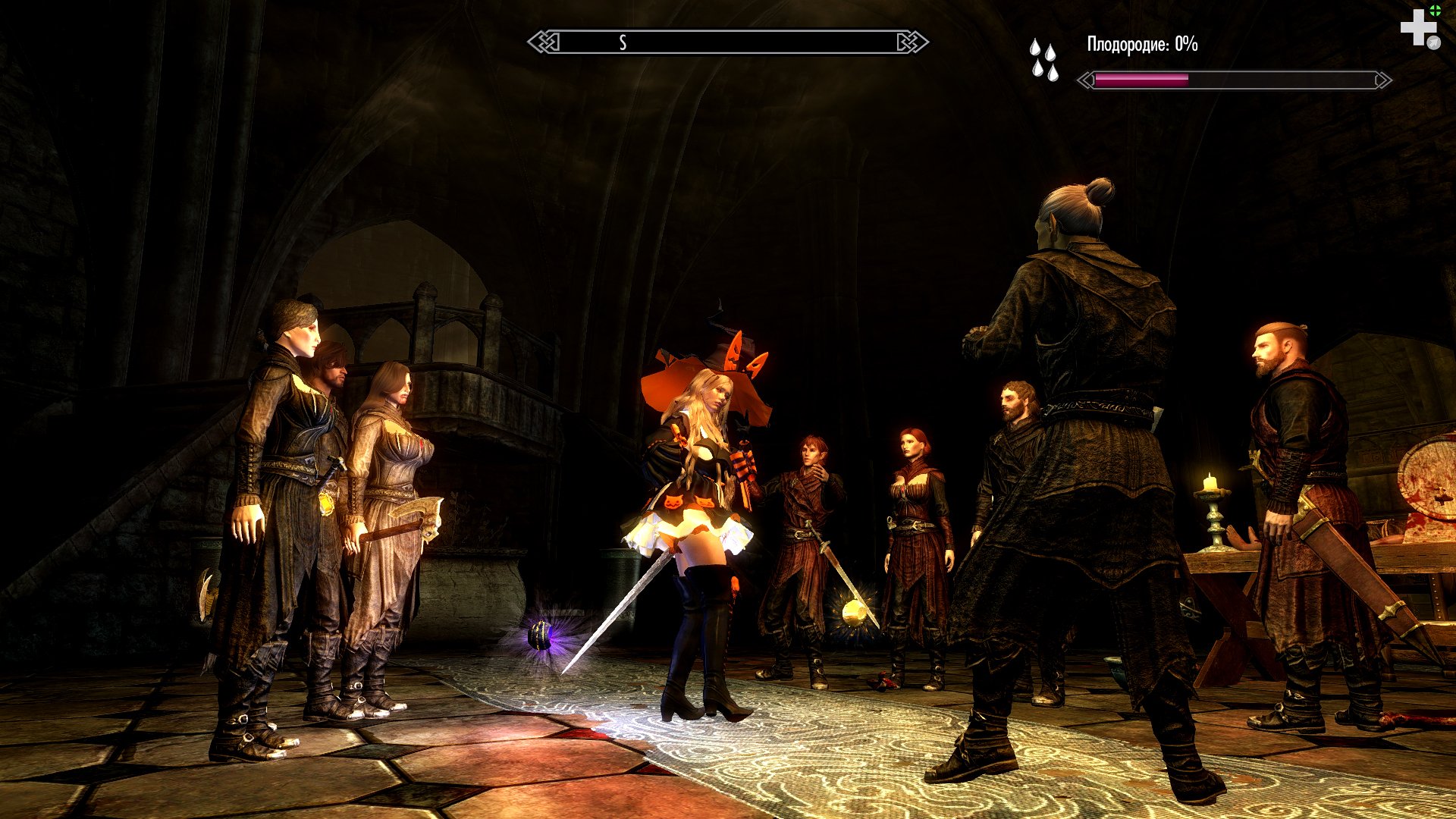Select the water droplets status icon
Image resolution: width=1456 pixels, height=819 pixels.
pyautogui.click(x=1043, y=60)
